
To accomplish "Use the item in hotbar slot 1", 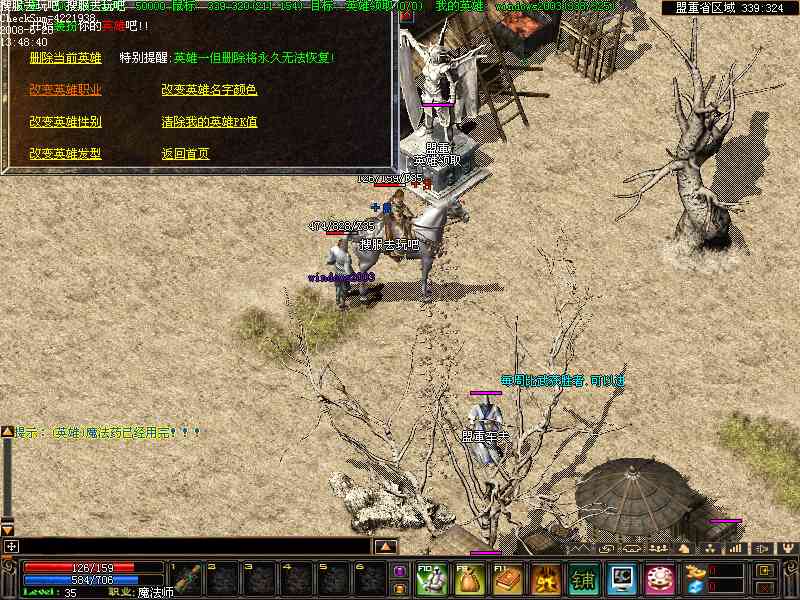I will pos(186,579).
